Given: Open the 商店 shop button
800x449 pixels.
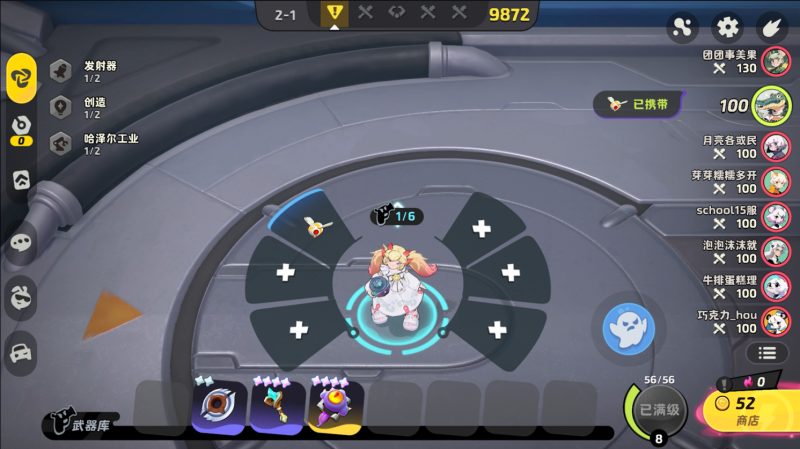Looking at the screenshot, I should [748, 410].
